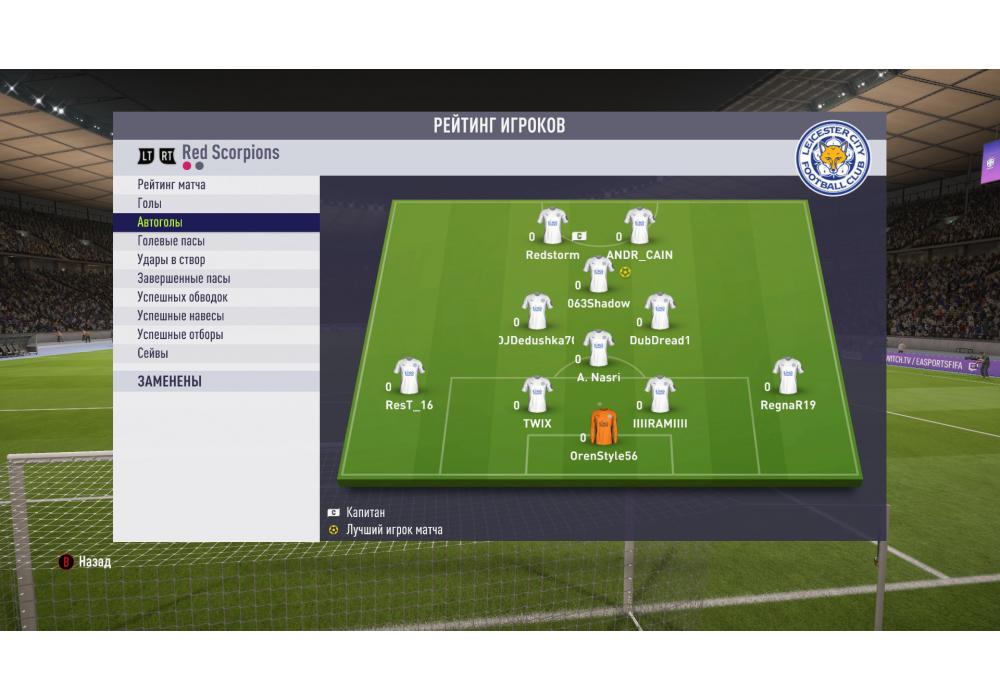
Task: View the Успешных обводок stats
Action: coord(182,297)
